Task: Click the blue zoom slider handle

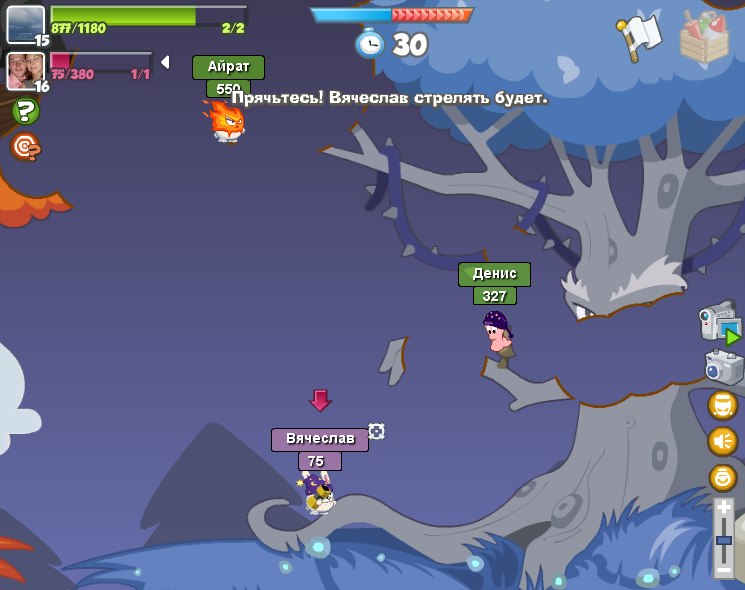Action: point(724,540)
